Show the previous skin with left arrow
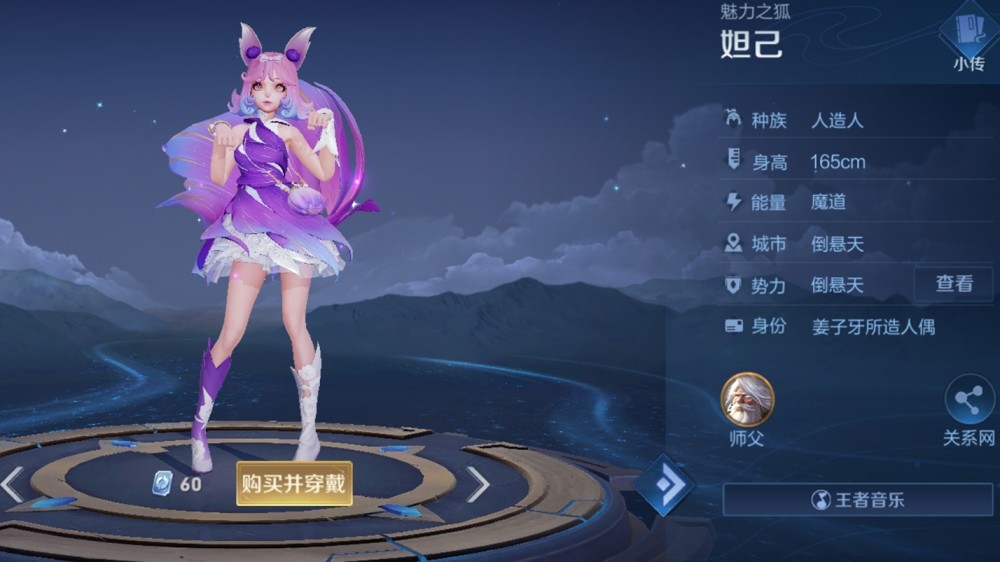Screen dimensions: 1000x562 [x=13, y=484]
